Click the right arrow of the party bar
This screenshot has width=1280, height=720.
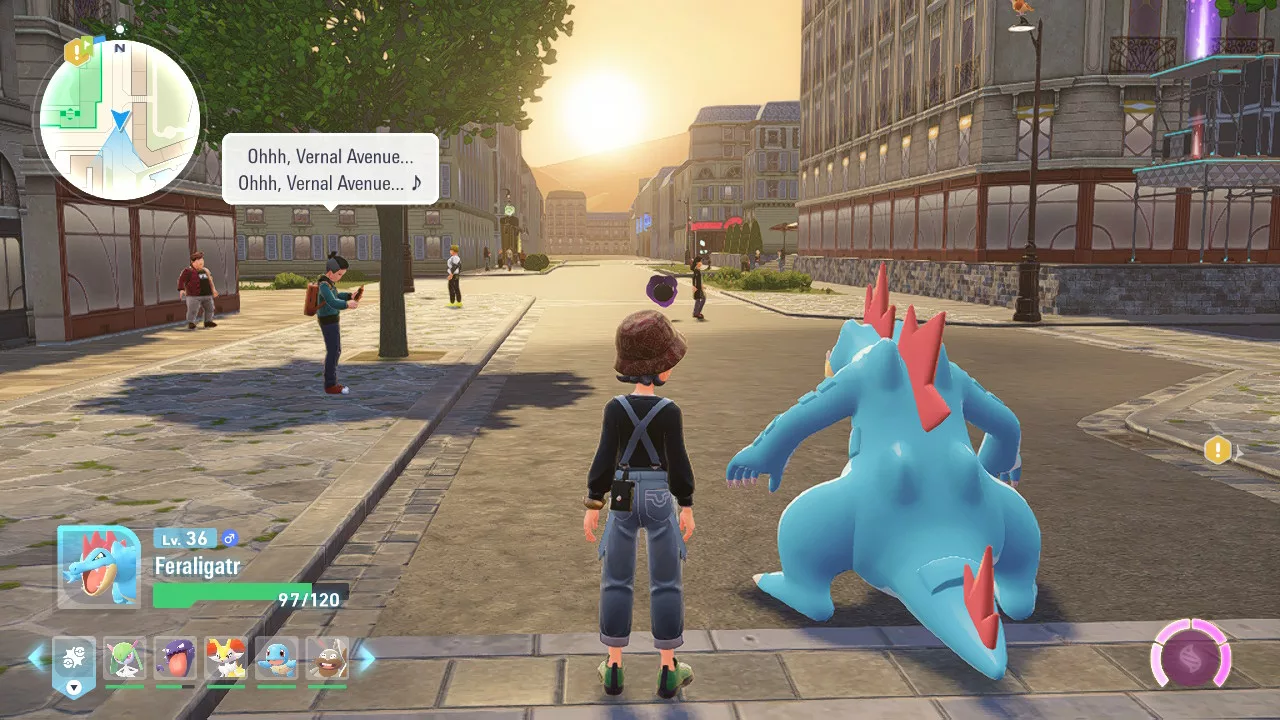point(367,657)
